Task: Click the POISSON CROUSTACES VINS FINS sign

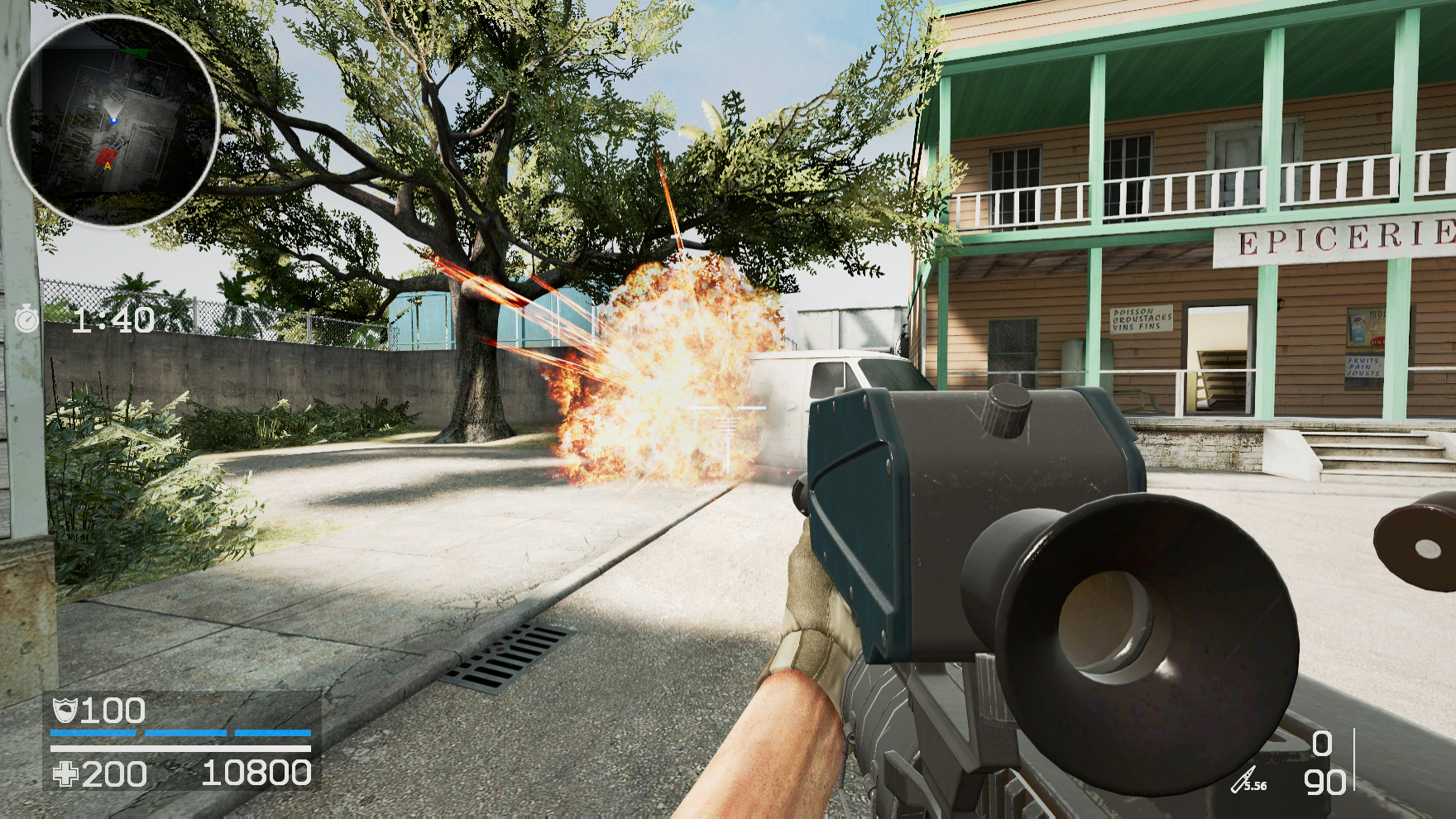Action: coord(1140,318)
